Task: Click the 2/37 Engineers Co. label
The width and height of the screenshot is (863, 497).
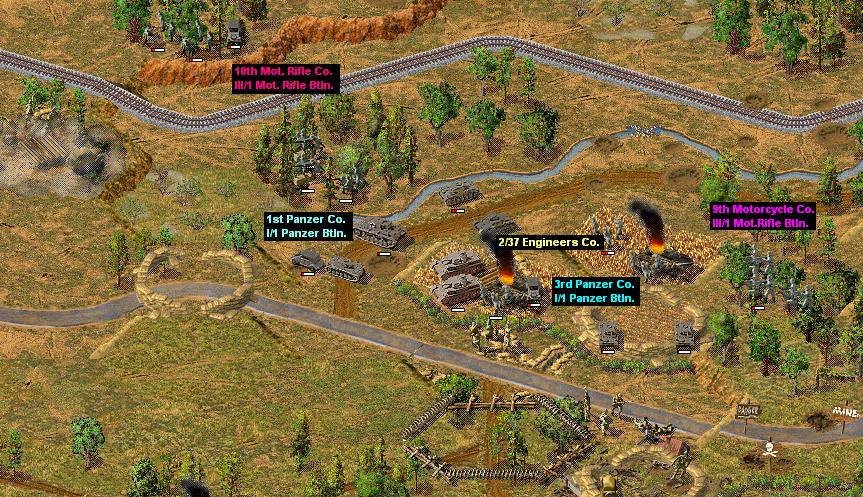Action: tap(549, 242)
